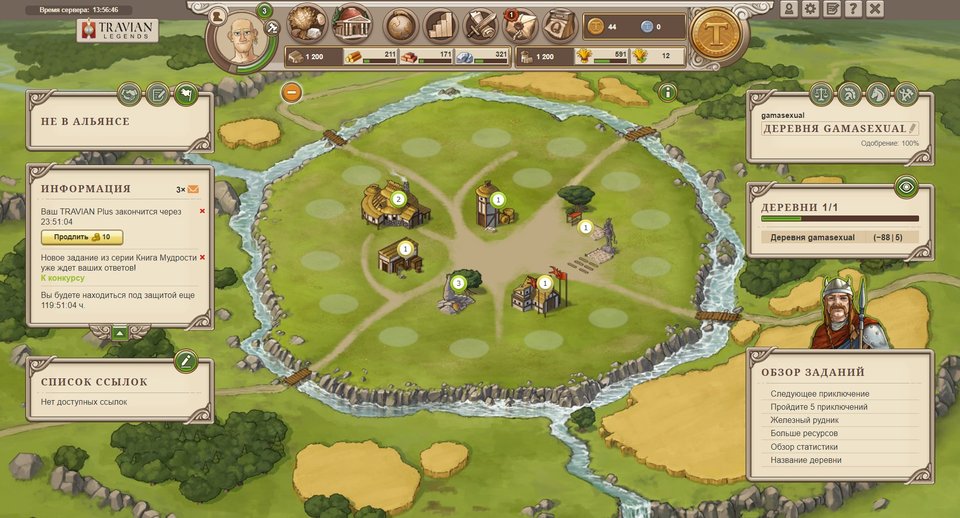Open the hero portrait
Screen dimensions: 960x518
click(x=238, y=40)
